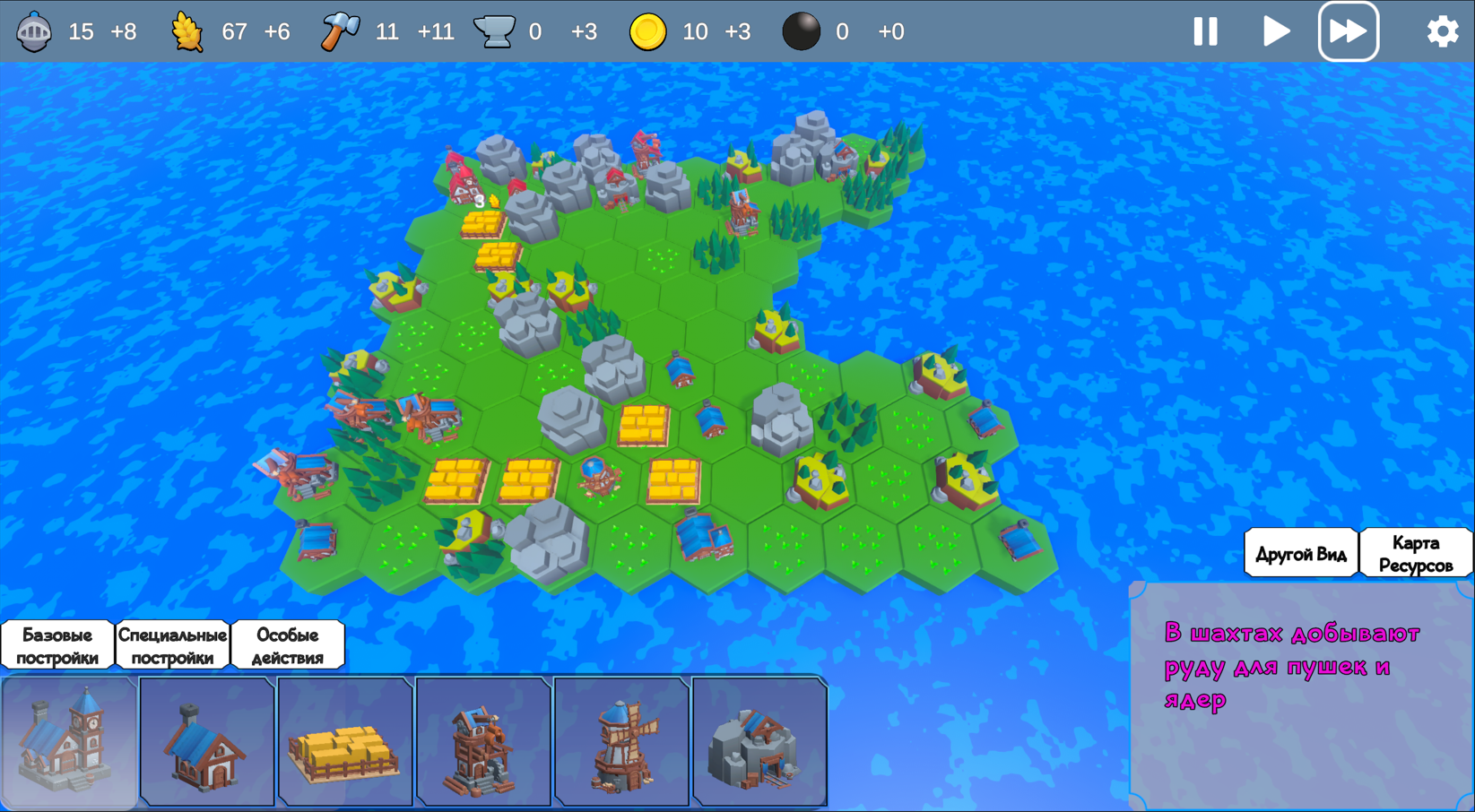Select the hay farm building thumbnail
Screen dimensions: 1475x812
[345, 742]
